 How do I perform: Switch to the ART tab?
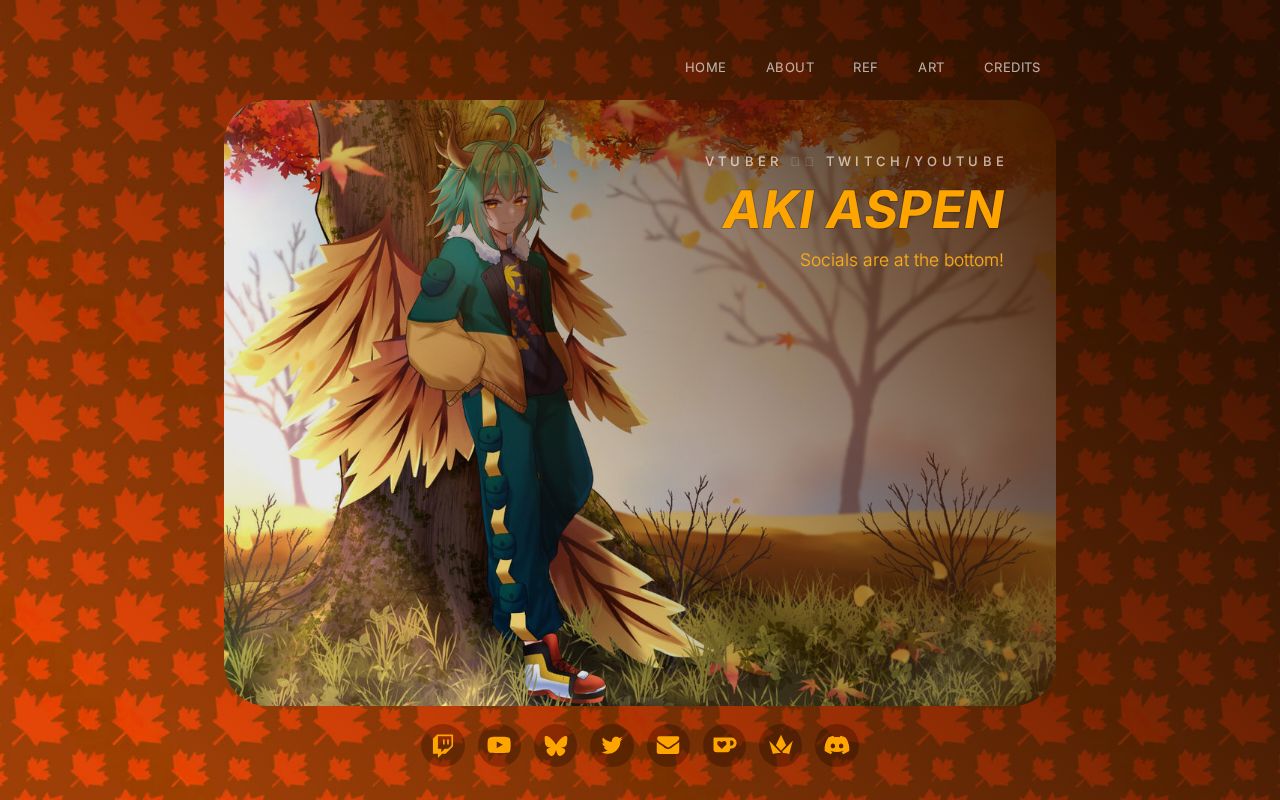[930, 67]
